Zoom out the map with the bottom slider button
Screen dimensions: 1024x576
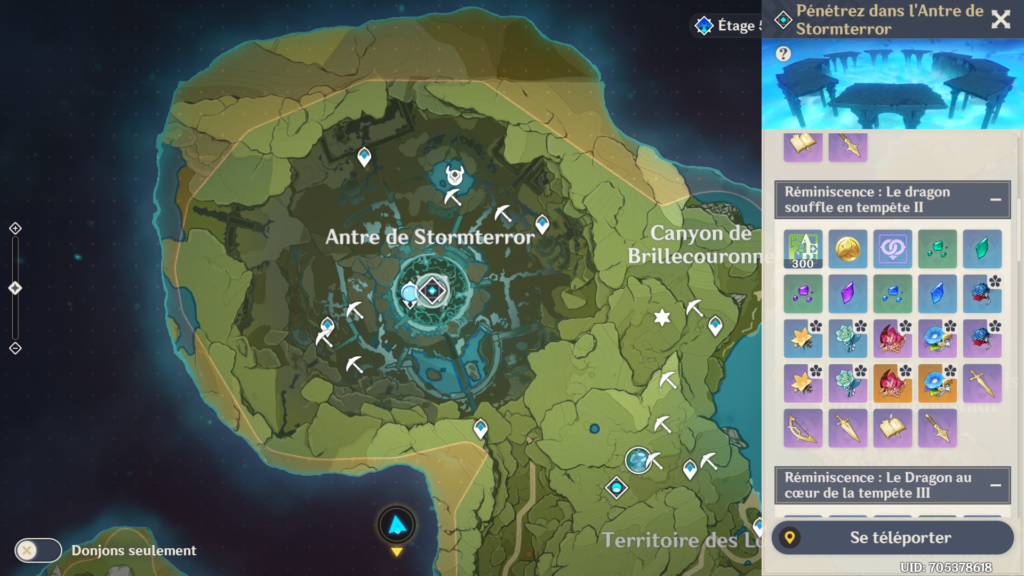click(15, 348)
